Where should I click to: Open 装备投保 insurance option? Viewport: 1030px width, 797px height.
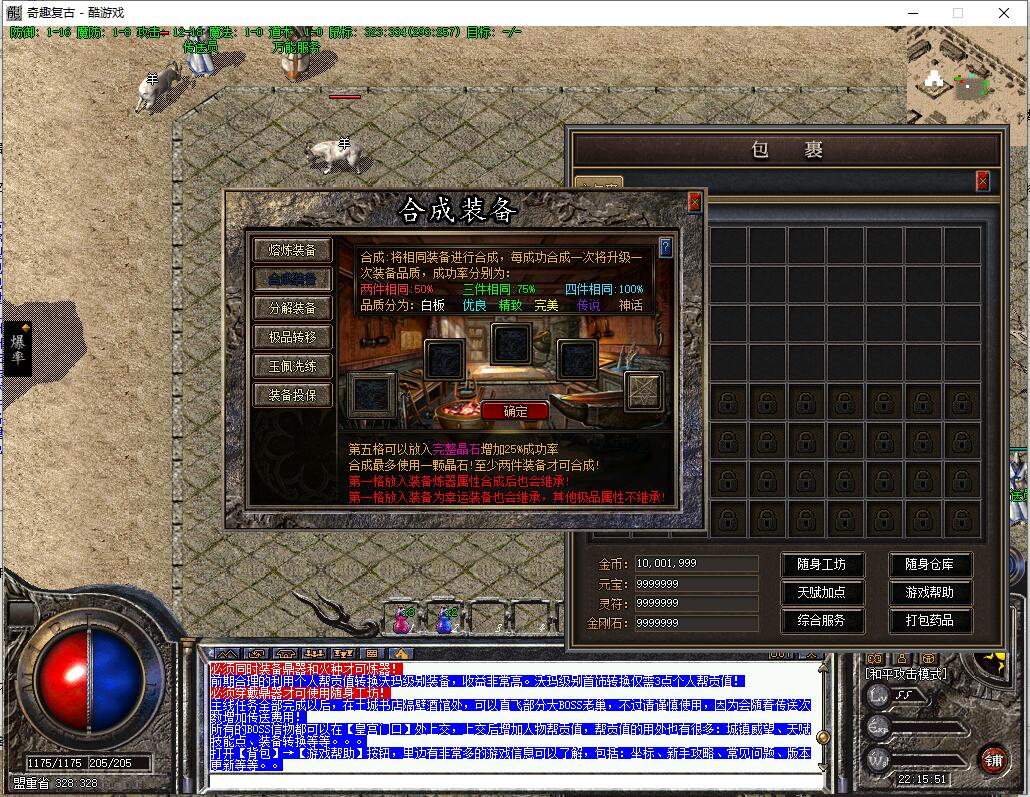291,395
